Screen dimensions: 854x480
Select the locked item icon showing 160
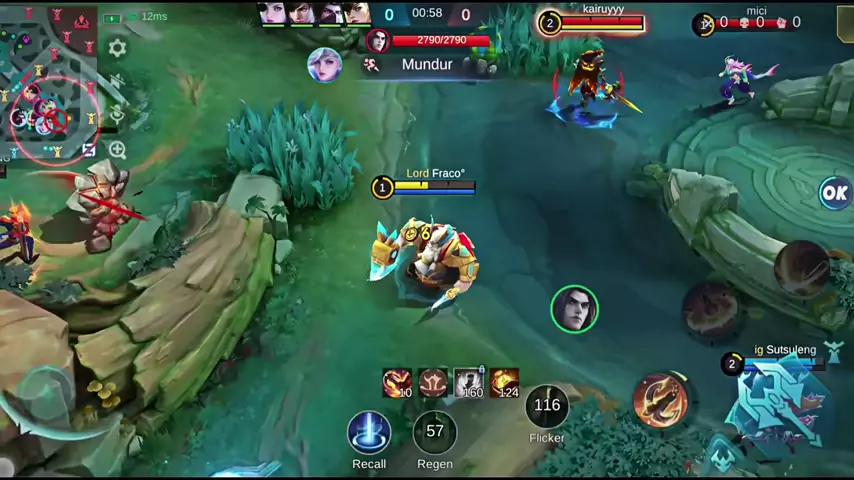click(468, 382)
